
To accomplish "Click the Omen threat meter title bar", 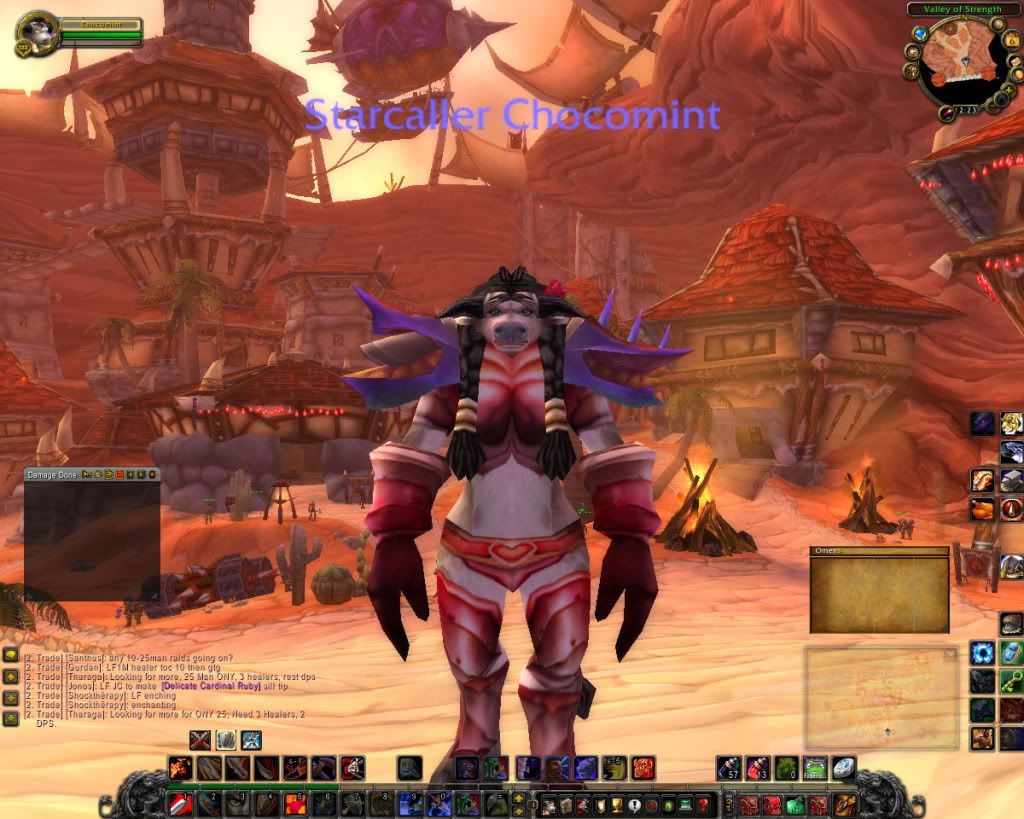I will tap(879, 551).
